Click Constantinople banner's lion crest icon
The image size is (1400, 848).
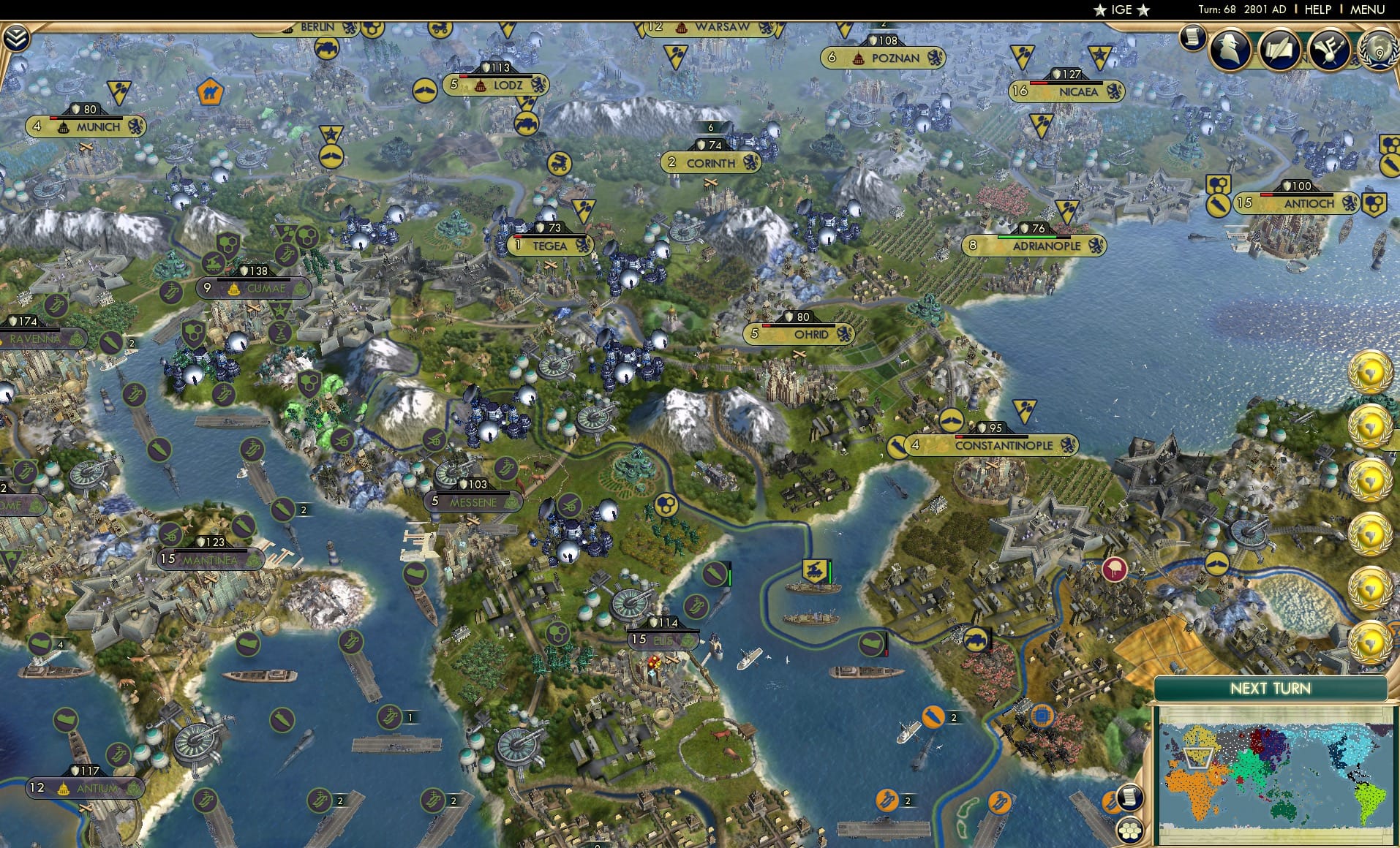click(x=1070, y=444)
